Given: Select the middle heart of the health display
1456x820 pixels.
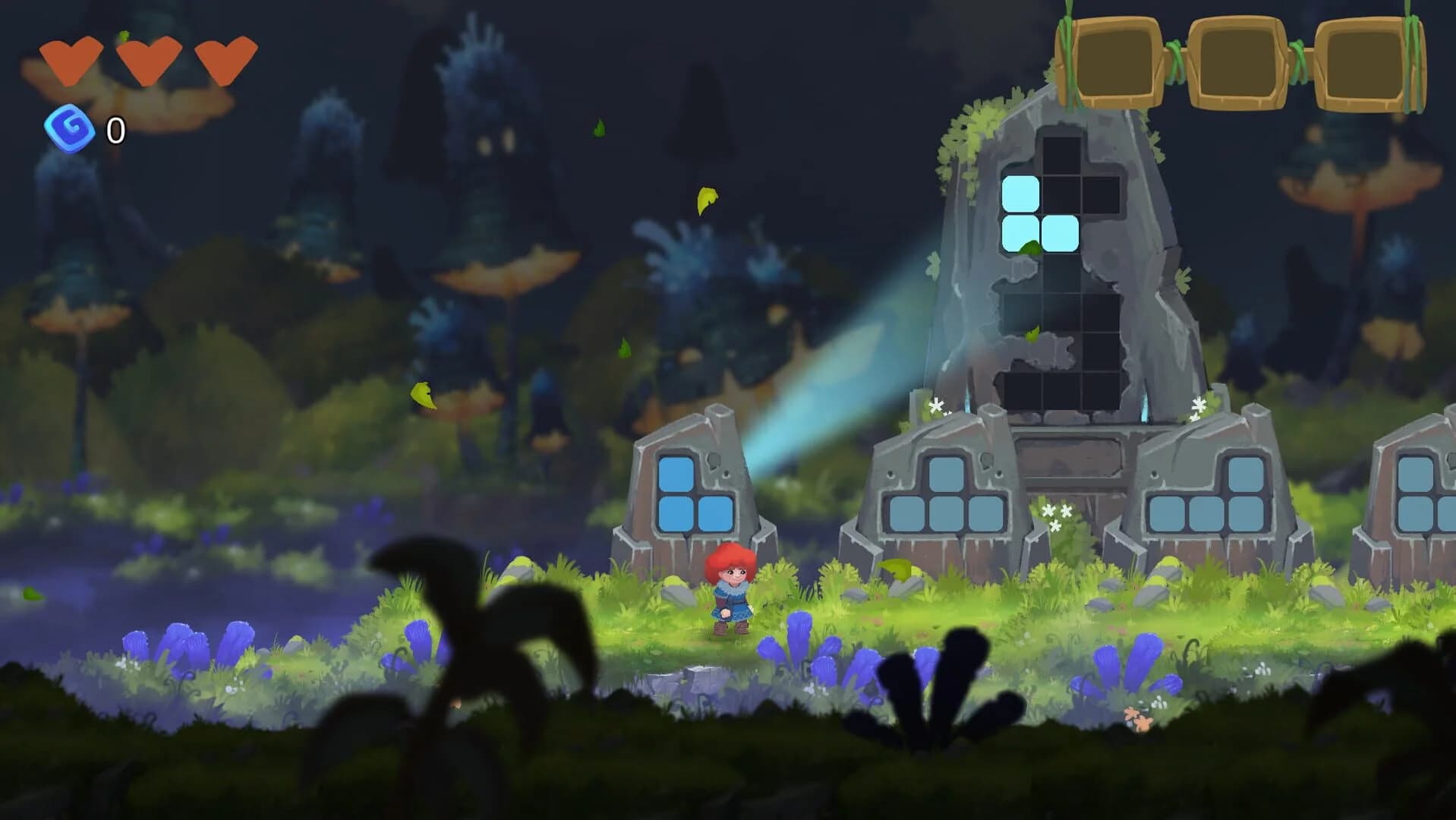Looking at the screenshot, I should tap(147, 62).
